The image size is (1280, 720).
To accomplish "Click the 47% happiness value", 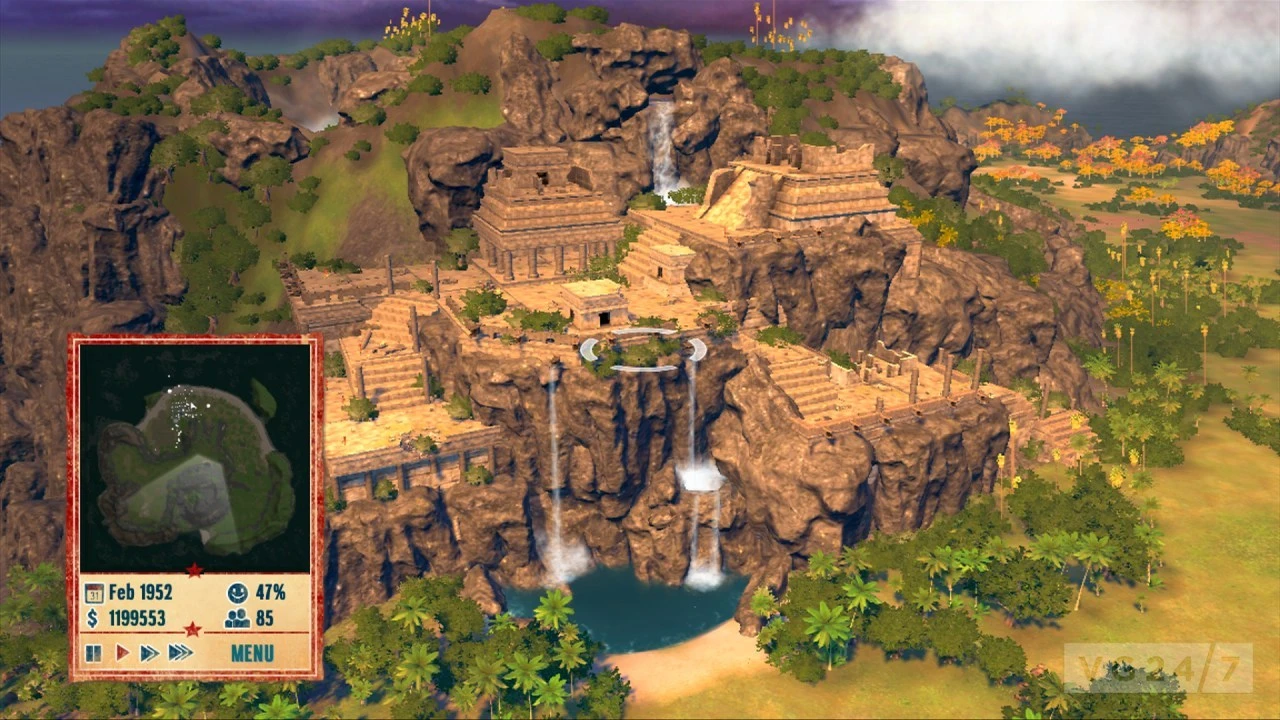I will [x=270, y=593].
